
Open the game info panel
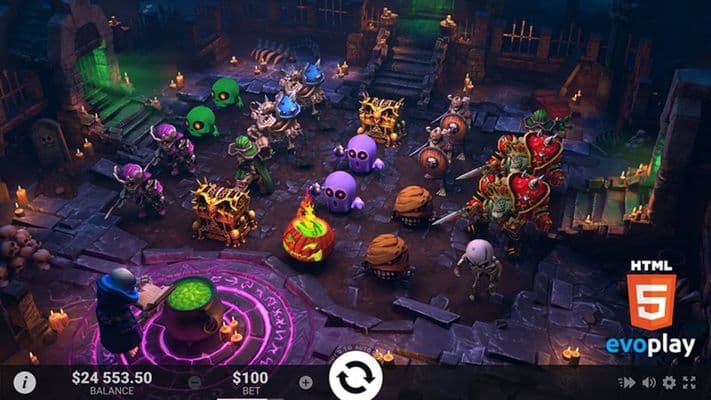26,382
